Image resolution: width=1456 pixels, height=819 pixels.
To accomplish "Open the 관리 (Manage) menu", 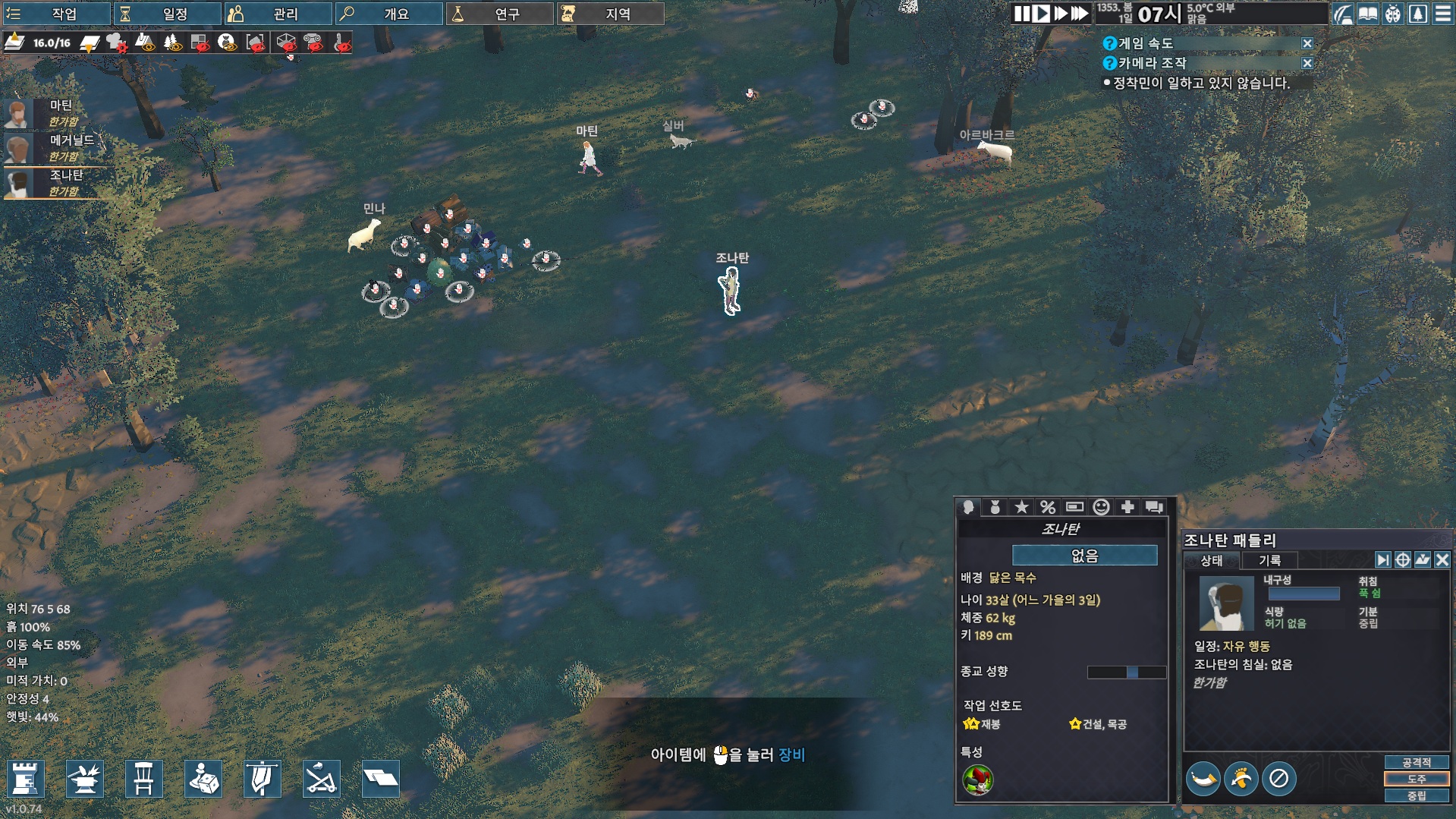I will click(278, 14).
